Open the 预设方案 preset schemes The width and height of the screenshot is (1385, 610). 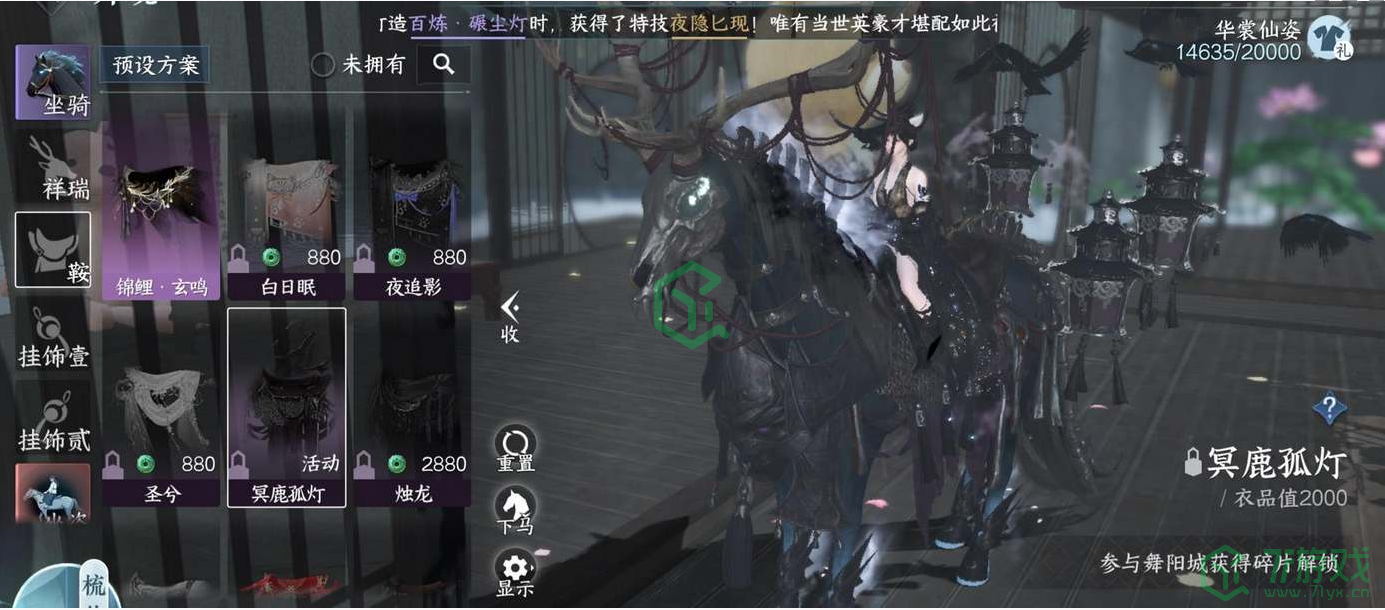[155, 66]
